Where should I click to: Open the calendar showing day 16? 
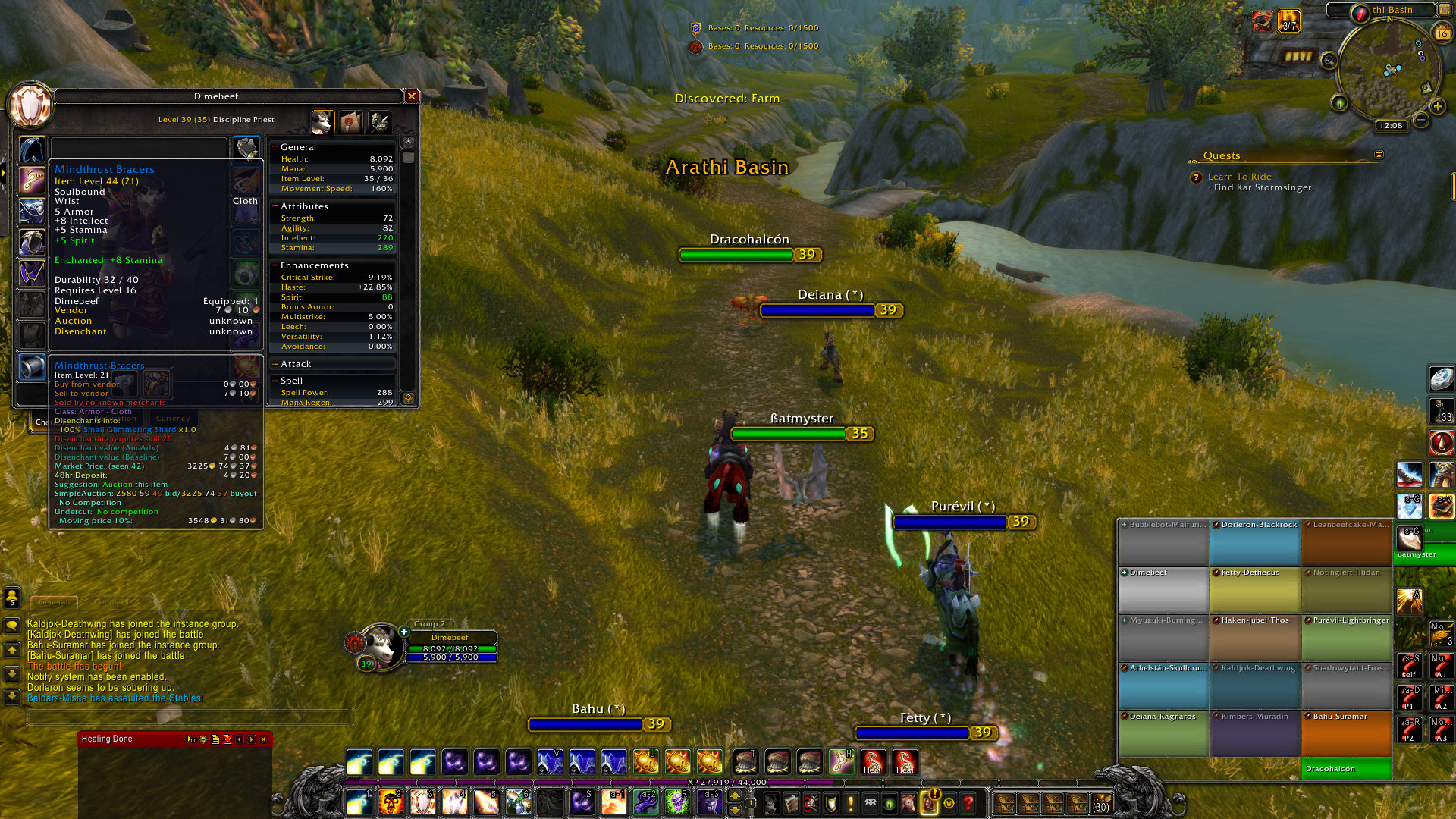coord(1442,33)
